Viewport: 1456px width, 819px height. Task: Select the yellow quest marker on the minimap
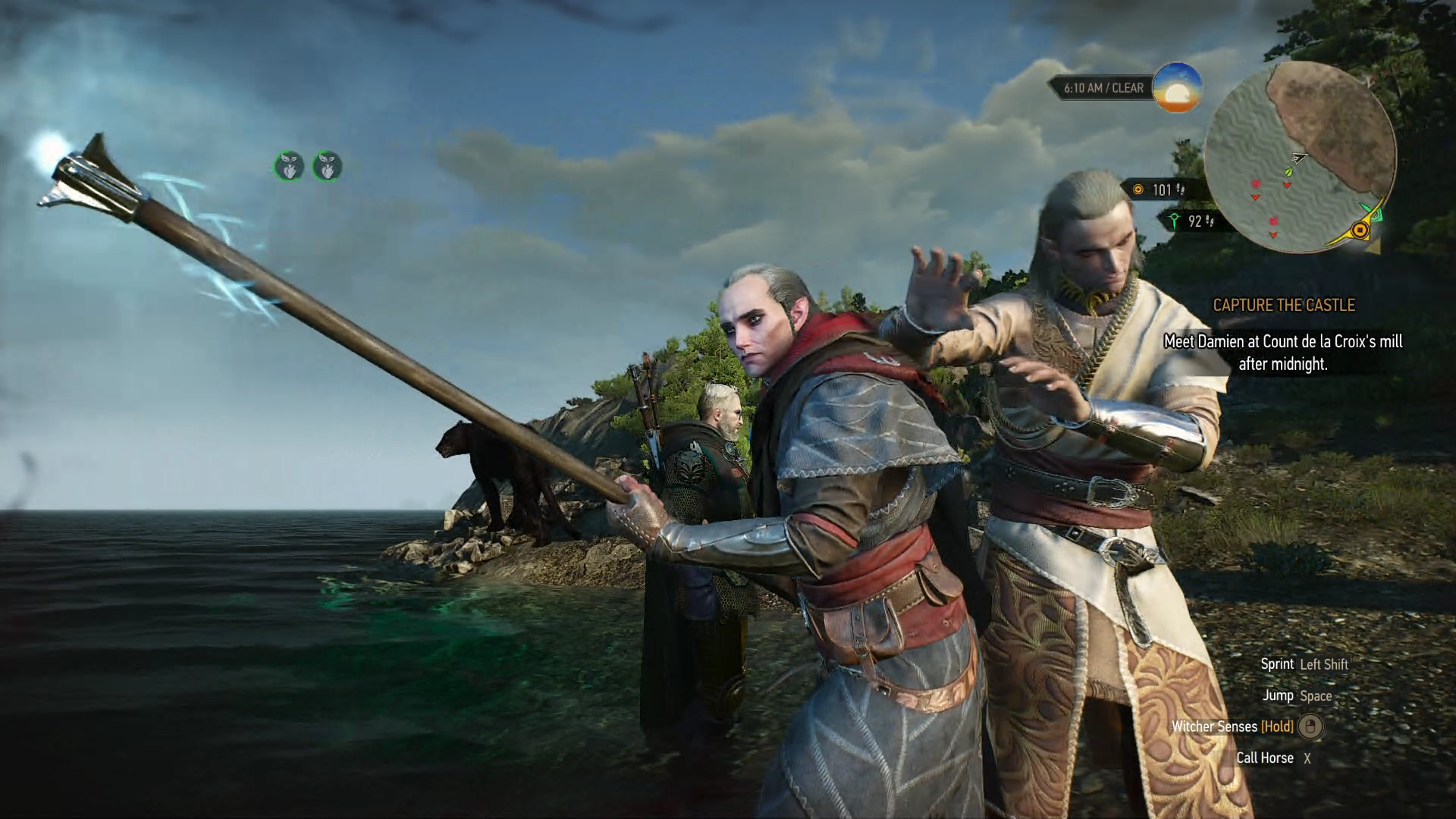click(1360, 230)
